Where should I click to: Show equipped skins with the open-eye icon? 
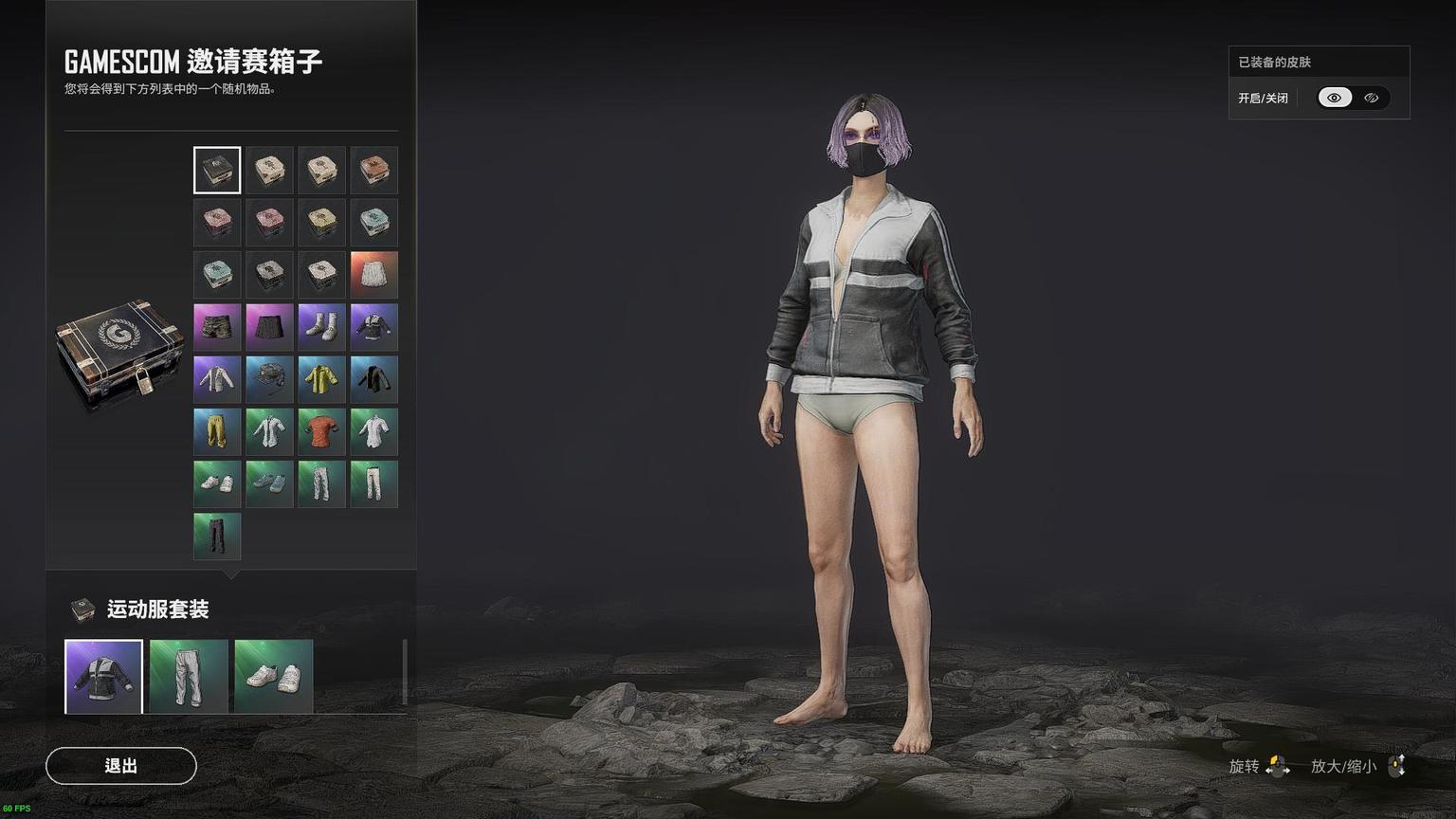(x=1335, y=98)
